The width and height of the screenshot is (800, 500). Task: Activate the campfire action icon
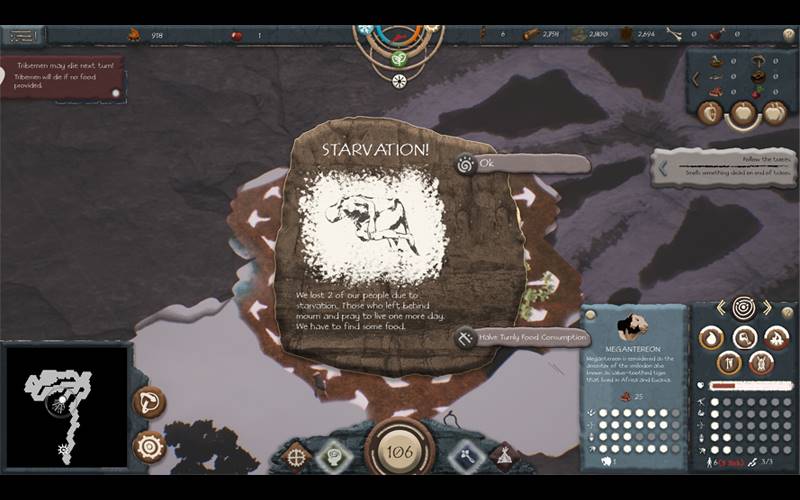[x=776, y=339]
